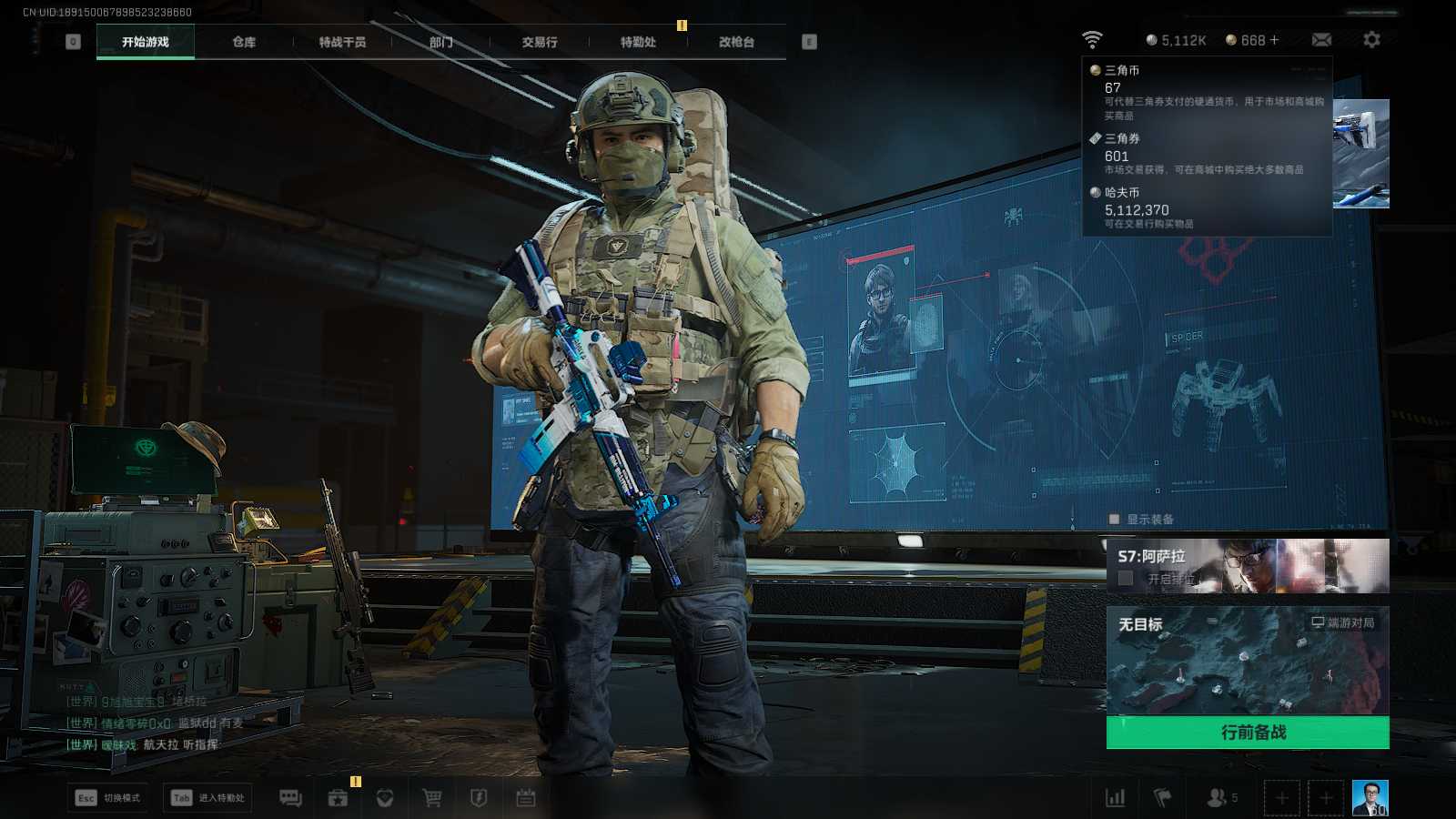Open the shopping cart store icon

point(432,798)
